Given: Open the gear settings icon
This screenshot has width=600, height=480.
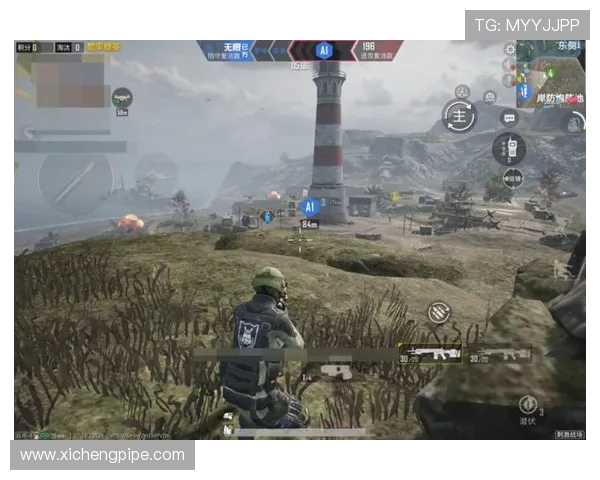Looking at the screenshot, I should click(x=511, y=49).
